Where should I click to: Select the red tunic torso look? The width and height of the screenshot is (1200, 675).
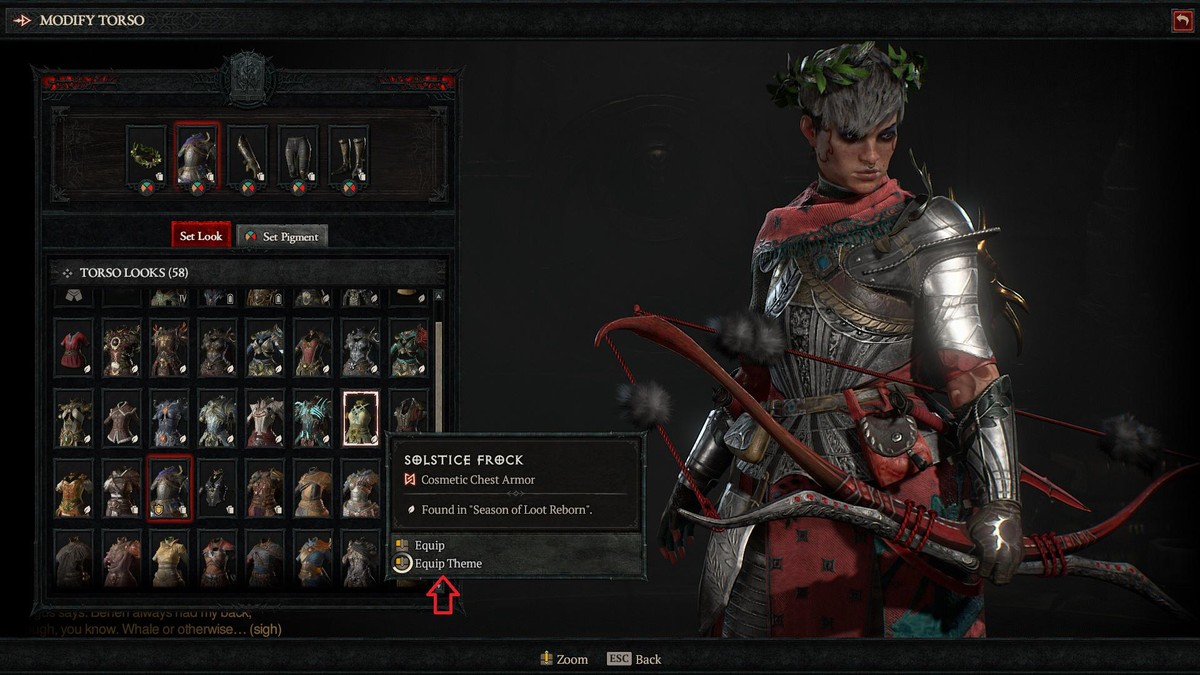coord(73,347)
